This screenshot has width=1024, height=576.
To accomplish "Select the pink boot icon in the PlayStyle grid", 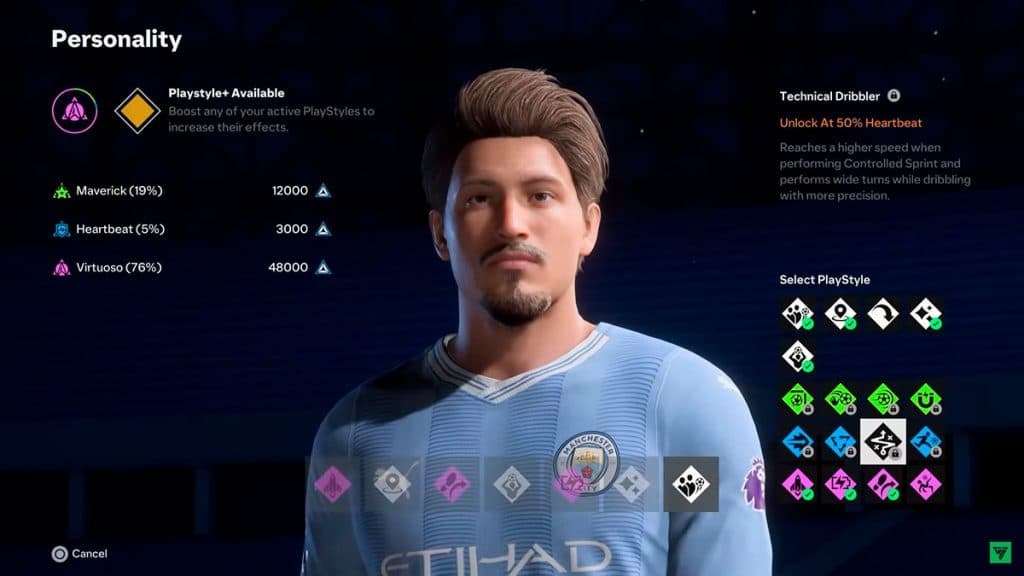I will [x=883, y=485].
